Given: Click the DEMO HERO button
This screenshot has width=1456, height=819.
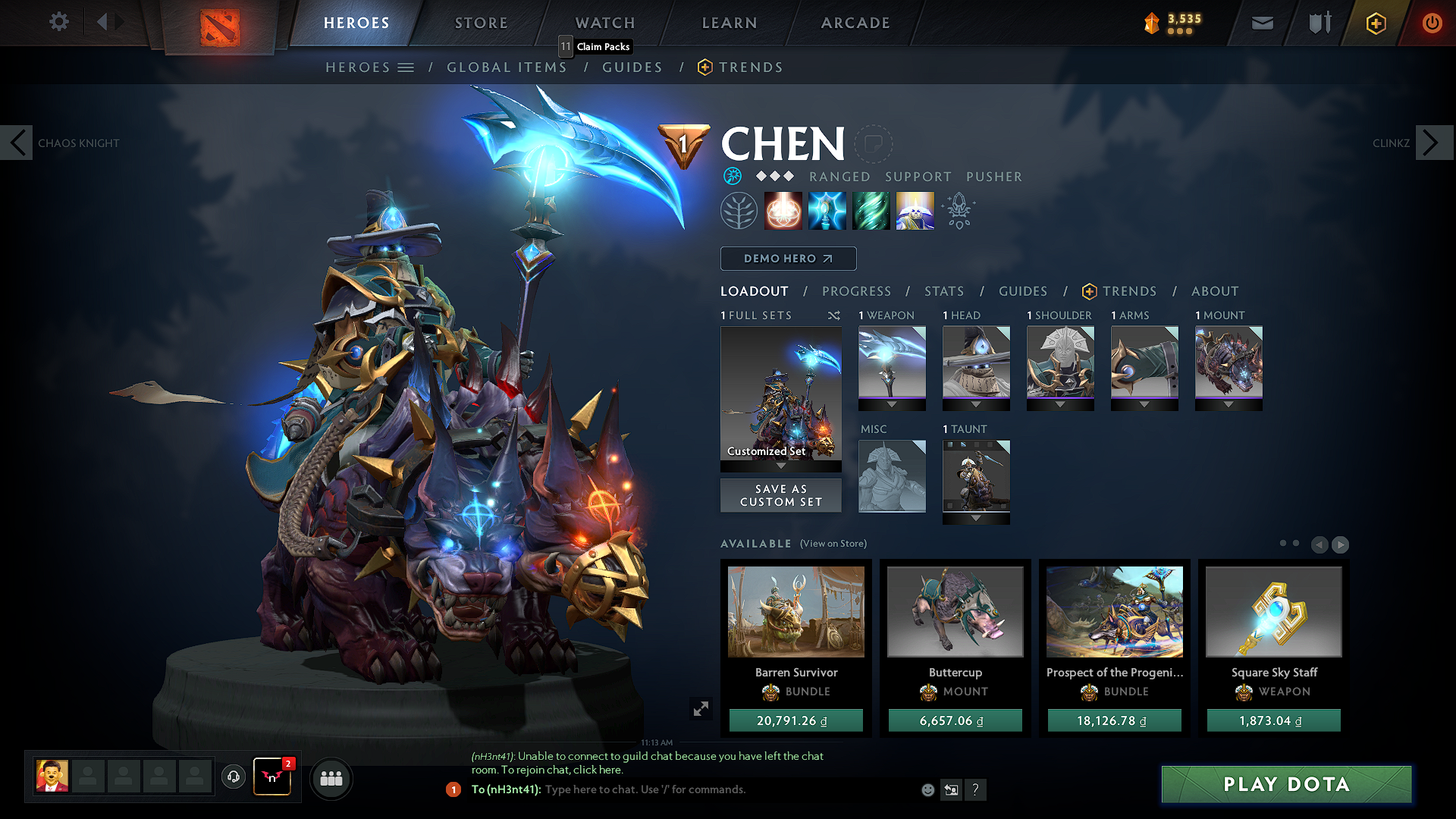Looking at the screenshot, I should 787,259.
